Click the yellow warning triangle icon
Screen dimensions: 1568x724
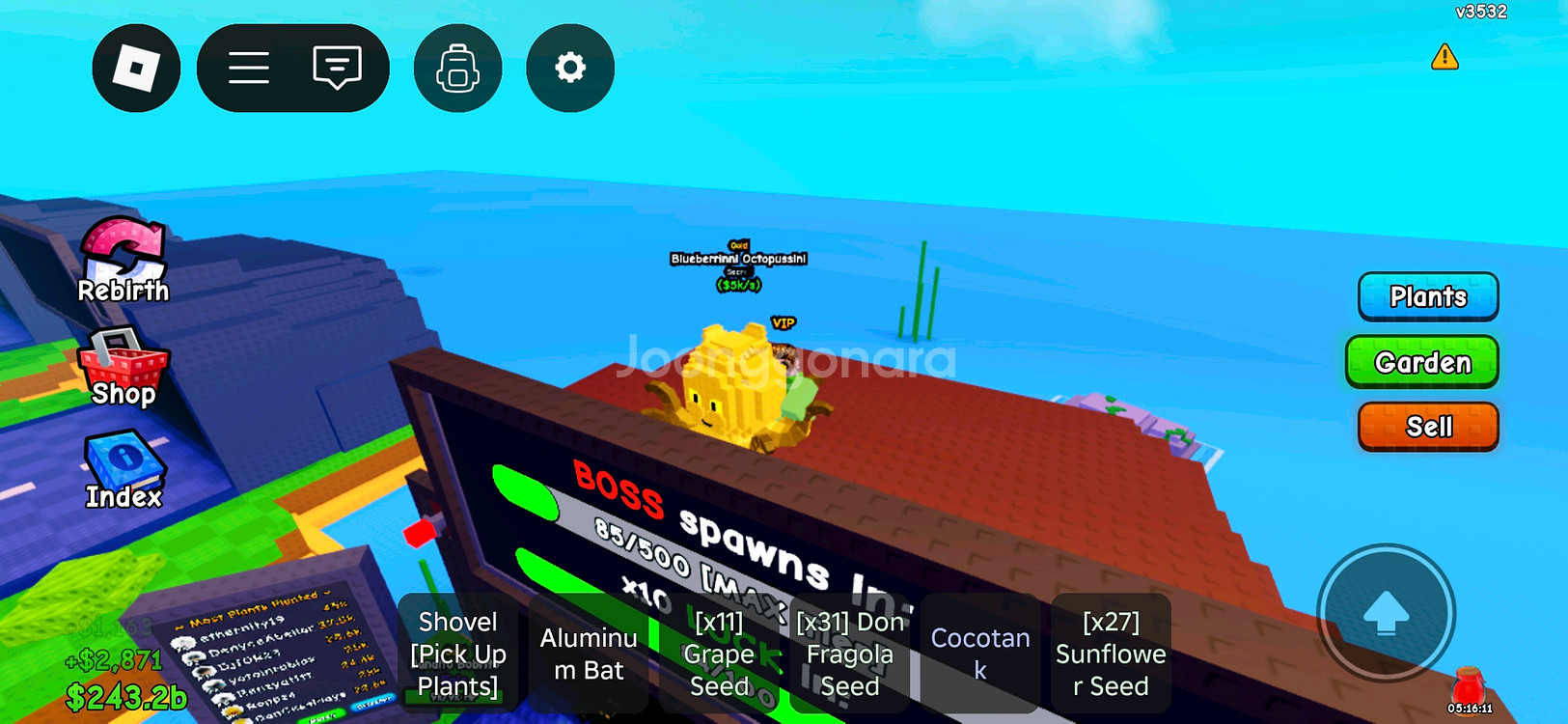[1444, 57]
